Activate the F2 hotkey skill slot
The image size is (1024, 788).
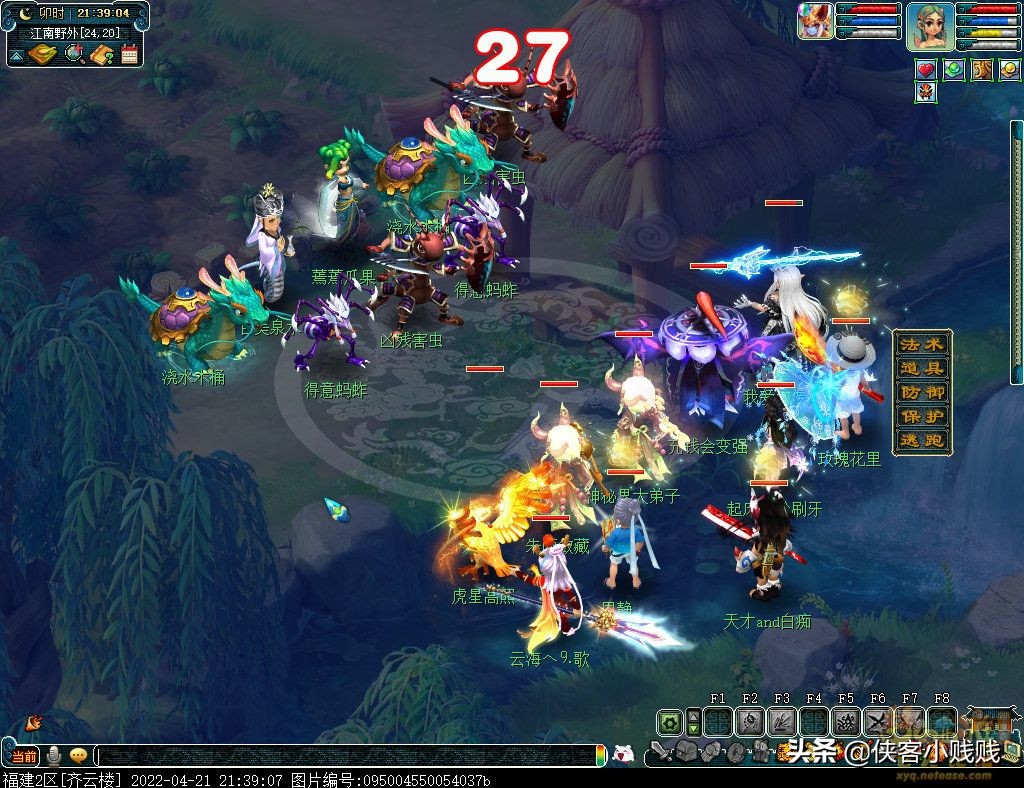click(750, 722)
